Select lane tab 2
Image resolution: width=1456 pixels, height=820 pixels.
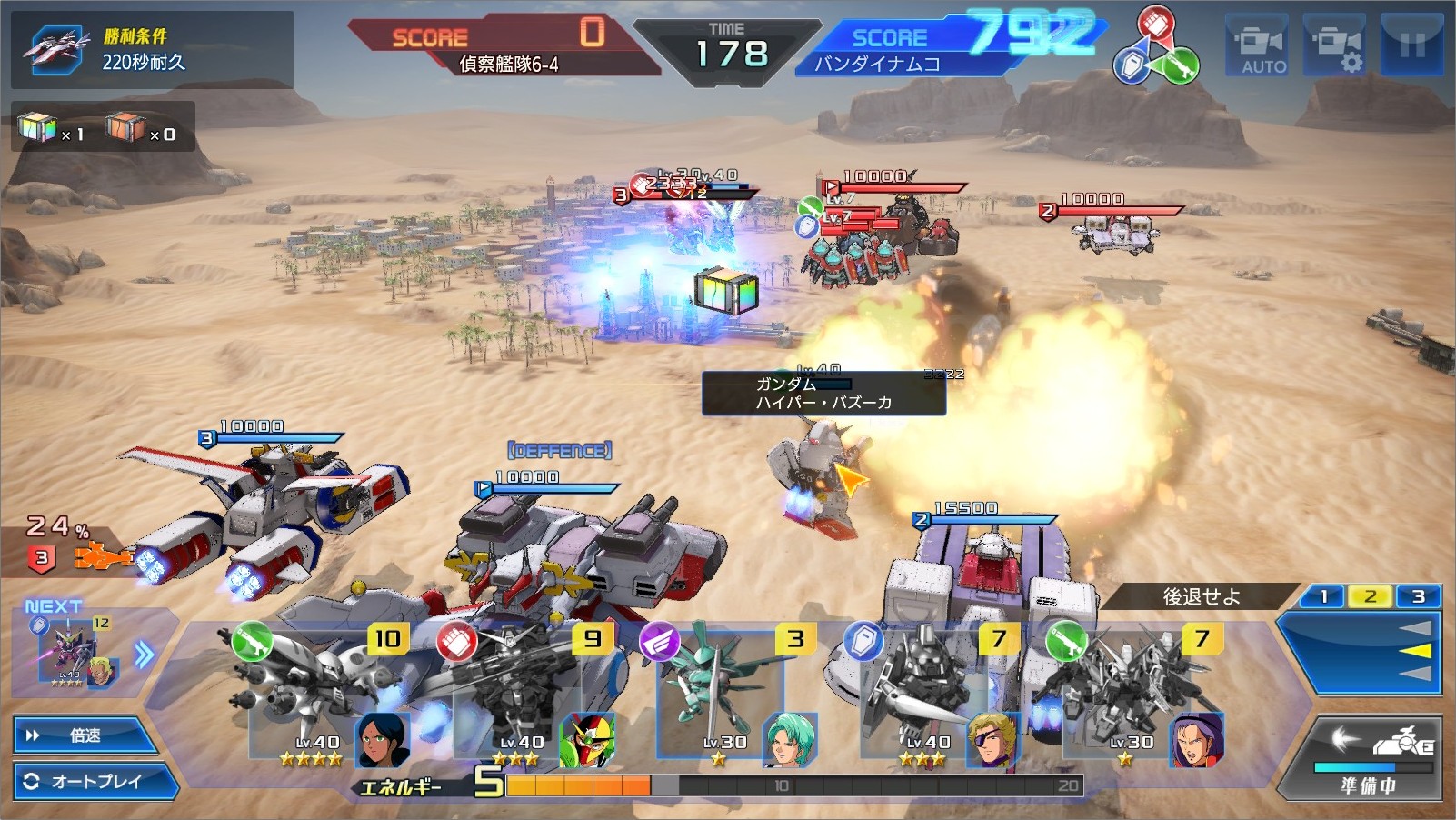1371,596
